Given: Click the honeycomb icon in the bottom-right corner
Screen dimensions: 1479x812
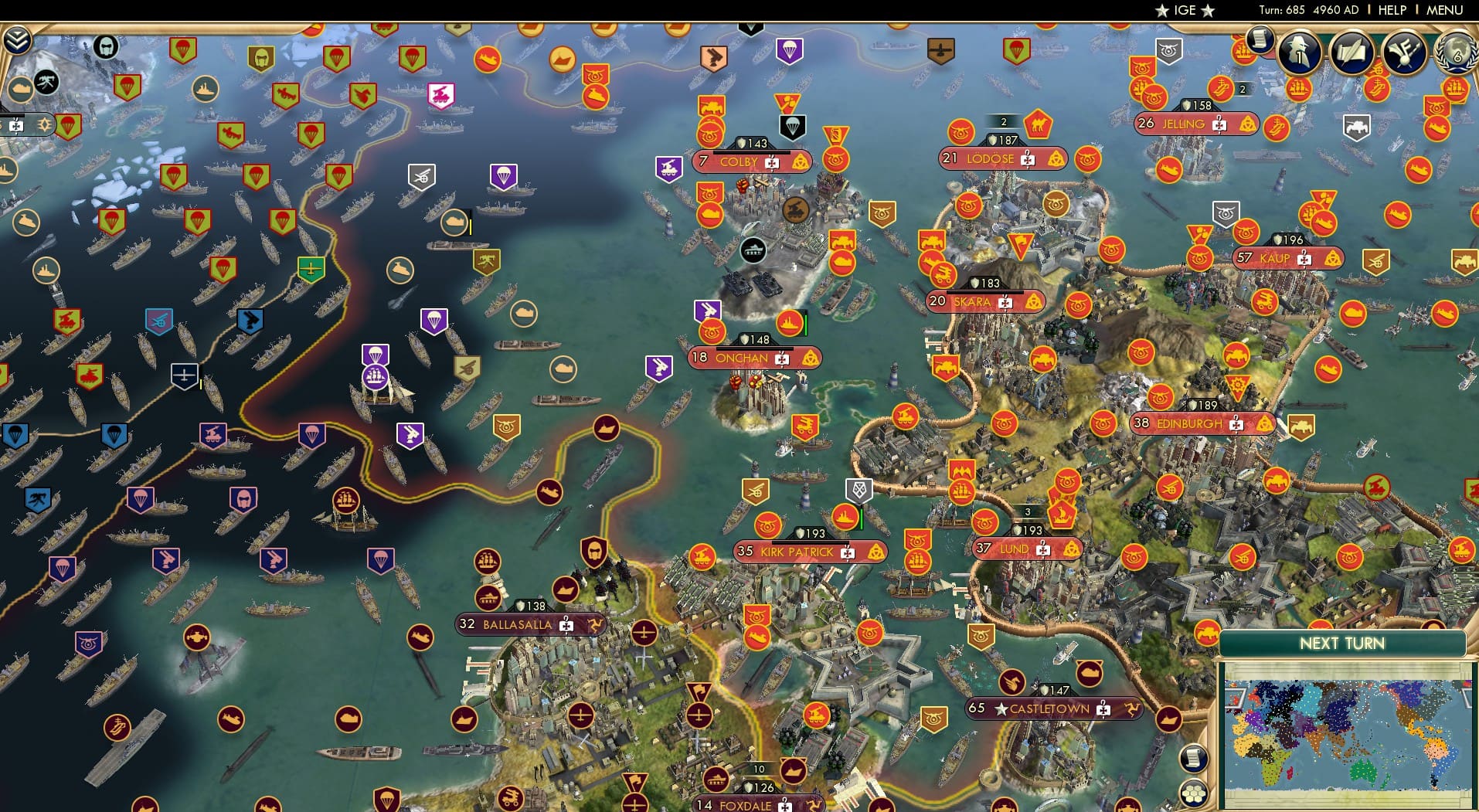Looking at the screenshot, I should (x=1193, y=792).
